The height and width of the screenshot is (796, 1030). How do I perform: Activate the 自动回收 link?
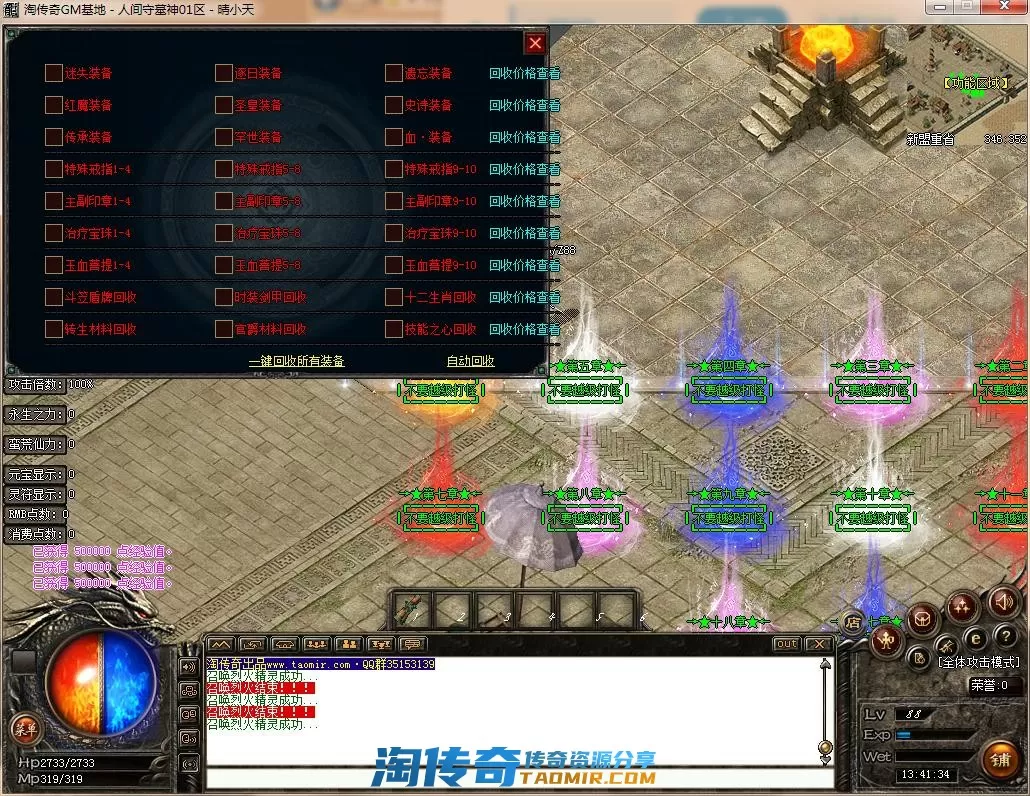pyautogui.click(x=470, y=361)
